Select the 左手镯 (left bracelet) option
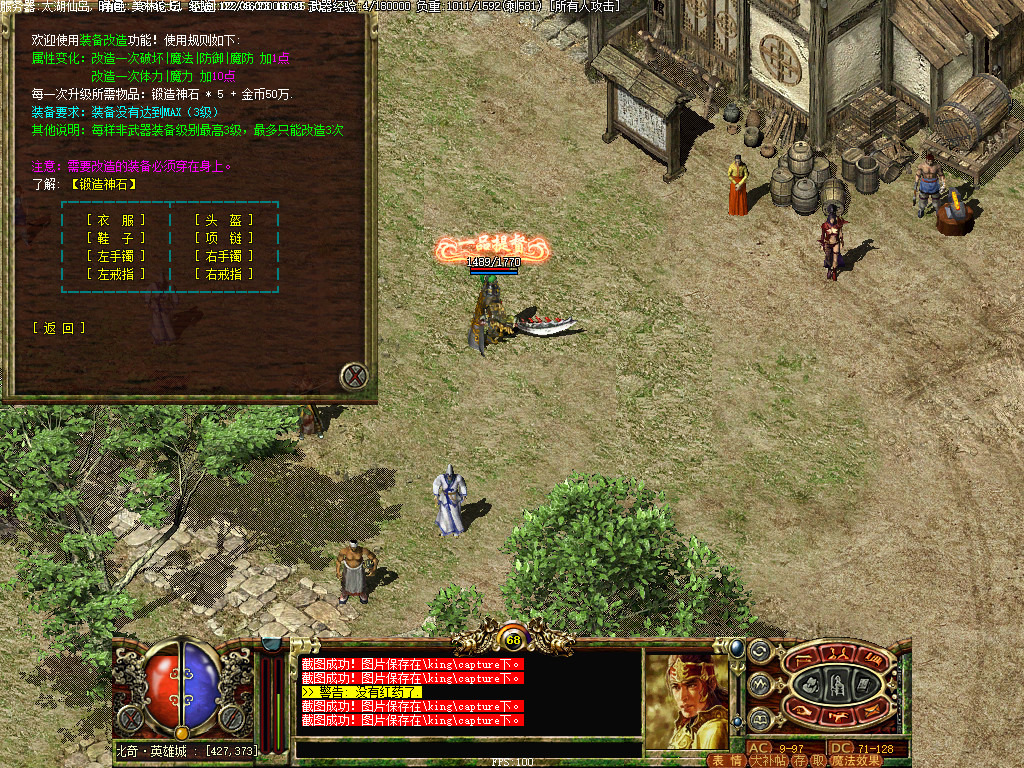 [116, 256]
